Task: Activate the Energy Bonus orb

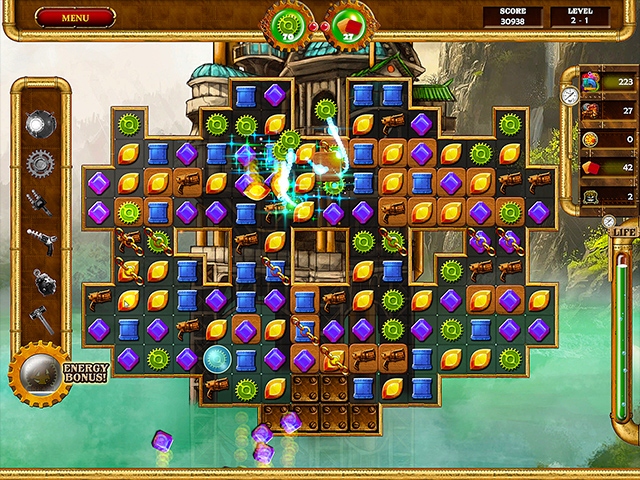Action: (x=37, y=371)
